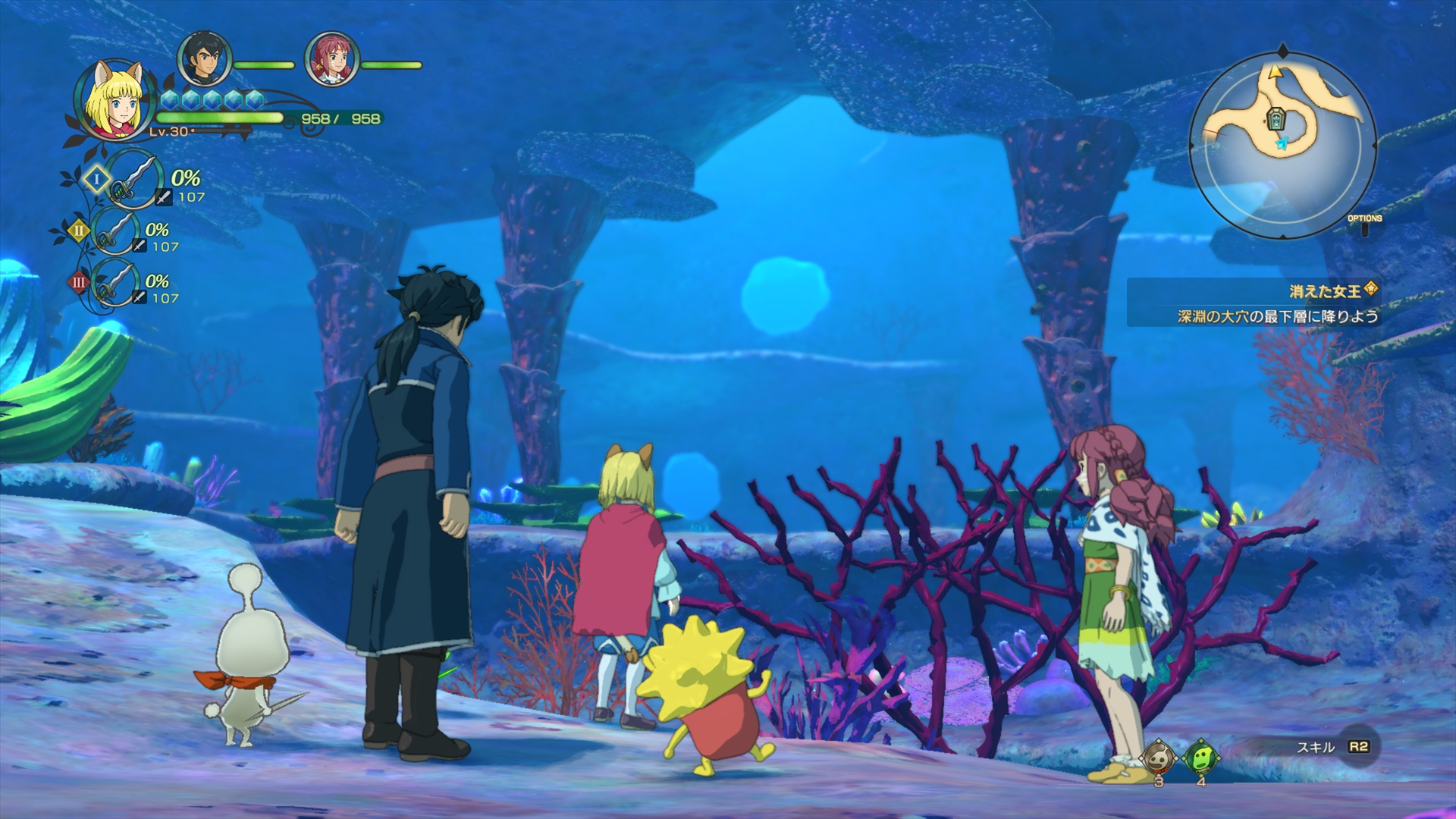Click Evan's green HP bar

[x=220, y=116]
